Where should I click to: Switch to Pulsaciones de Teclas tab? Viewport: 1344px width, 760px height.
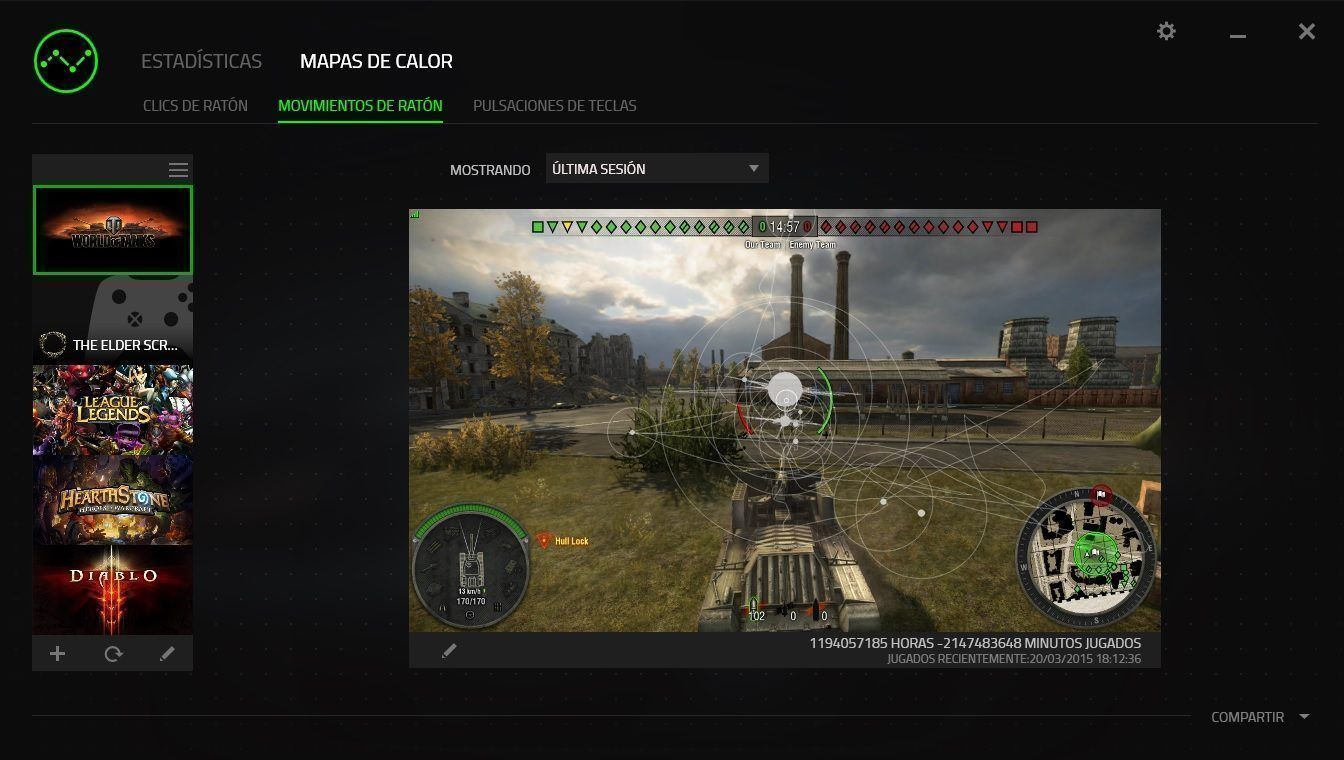point(554,105)
